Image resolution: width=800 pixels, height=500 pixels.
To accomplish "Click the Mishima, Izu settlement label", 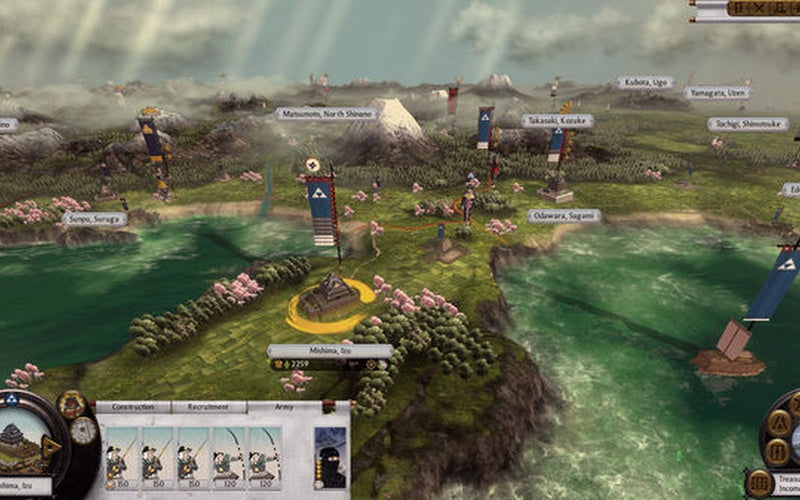I will (x=330, y=351).
